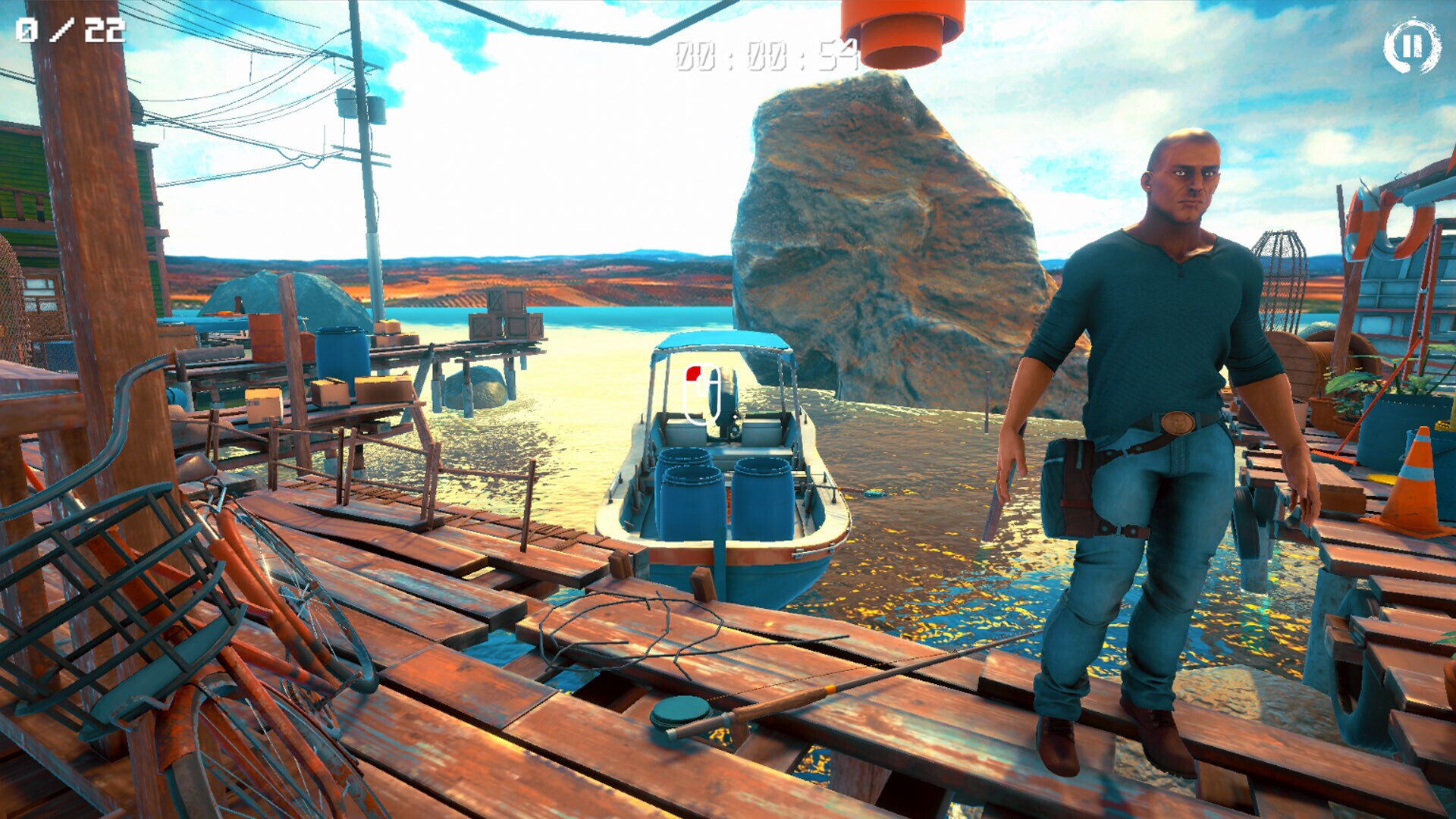Click the blue drum on the distant dock
Viewport: 1456px width, 819px height.
pyautogui.click(x=341, y=349)
